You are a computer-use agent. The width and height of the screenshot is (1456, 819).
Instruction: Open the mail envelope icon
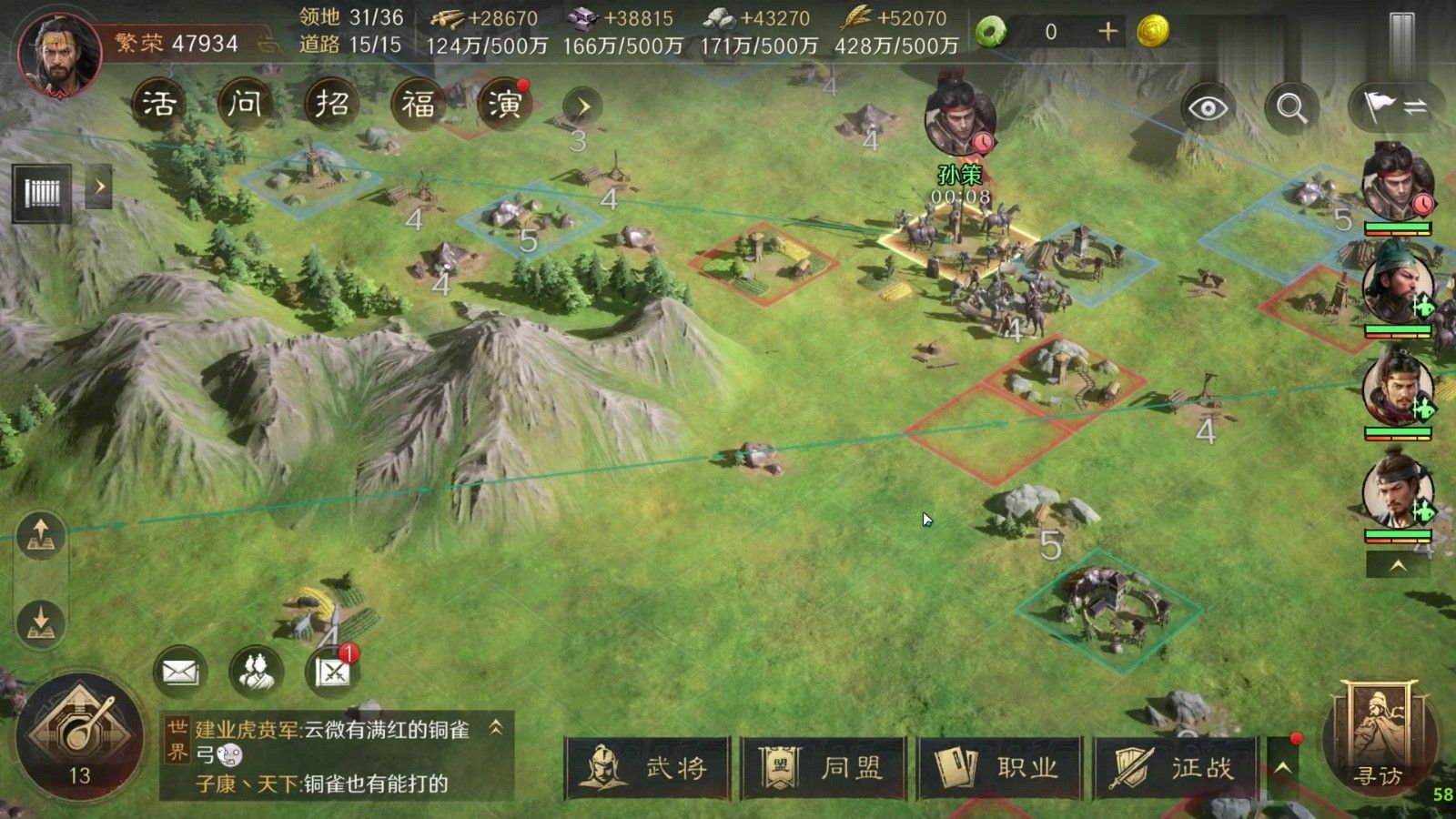179,670
